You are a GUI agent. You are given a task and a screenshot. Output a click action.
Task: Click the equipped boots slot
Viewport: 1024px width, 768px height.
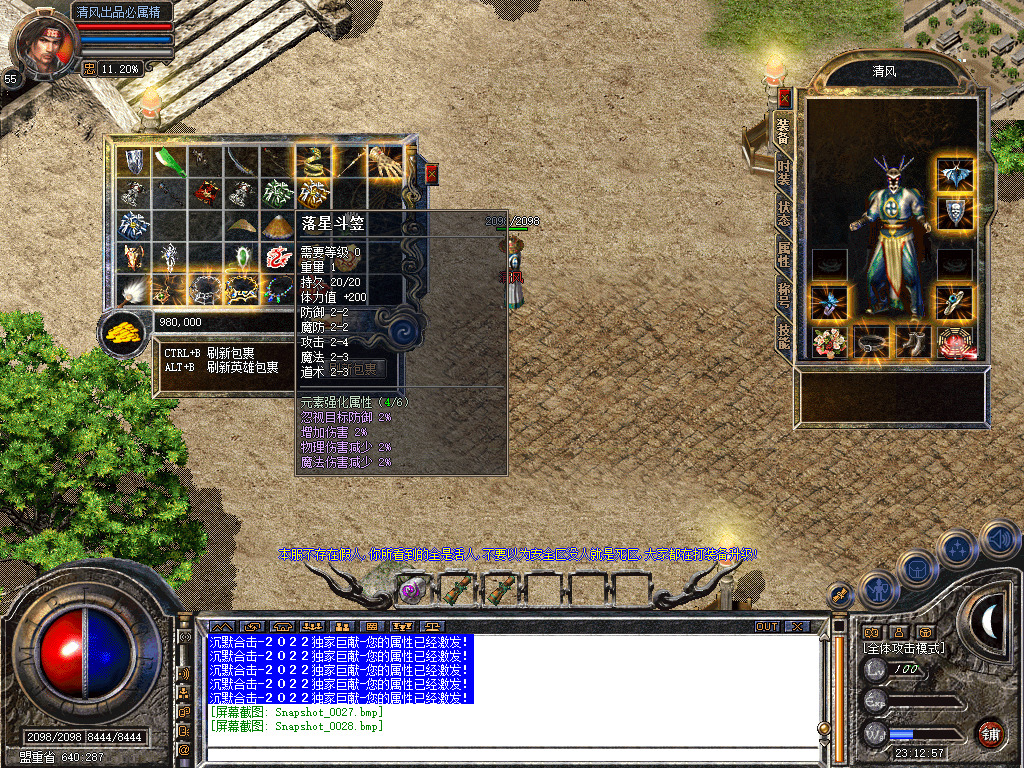click(x=913, y=342)
